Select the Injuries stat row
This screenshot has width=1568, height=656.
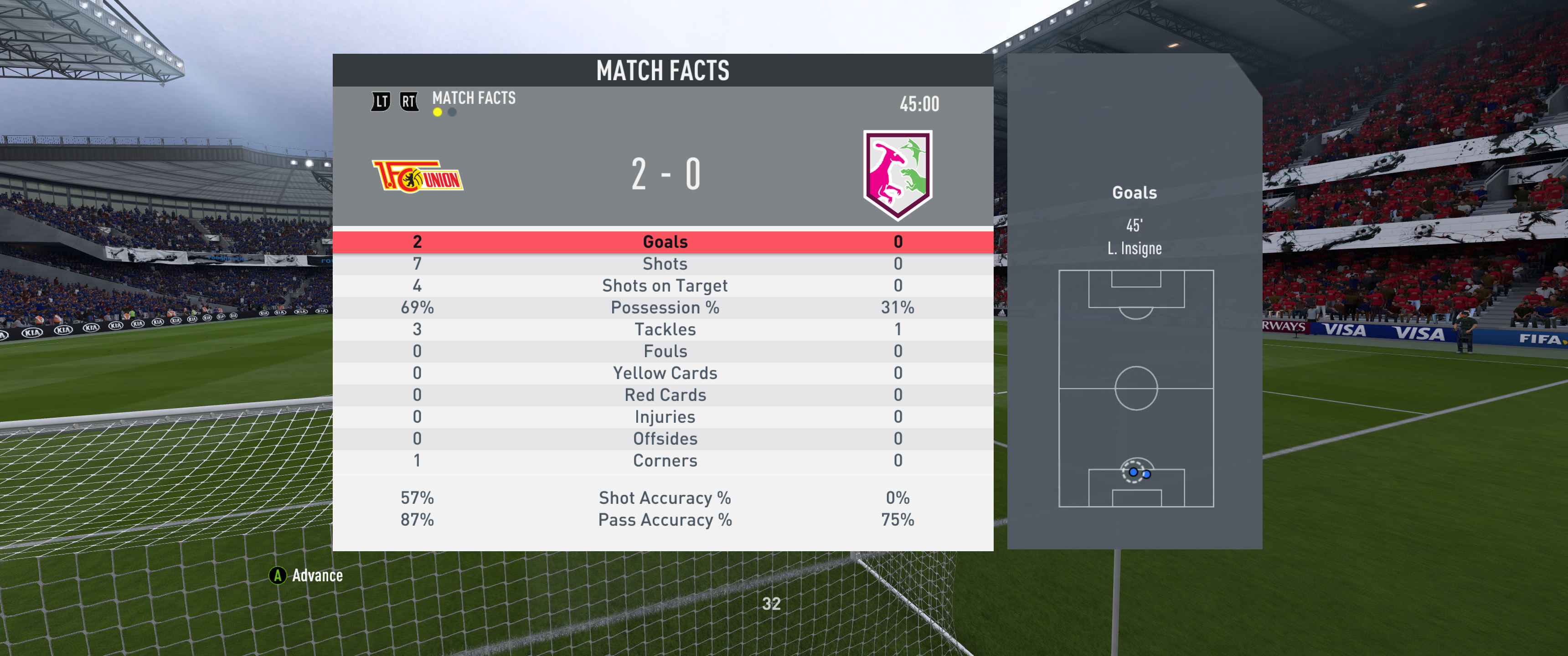665,417
